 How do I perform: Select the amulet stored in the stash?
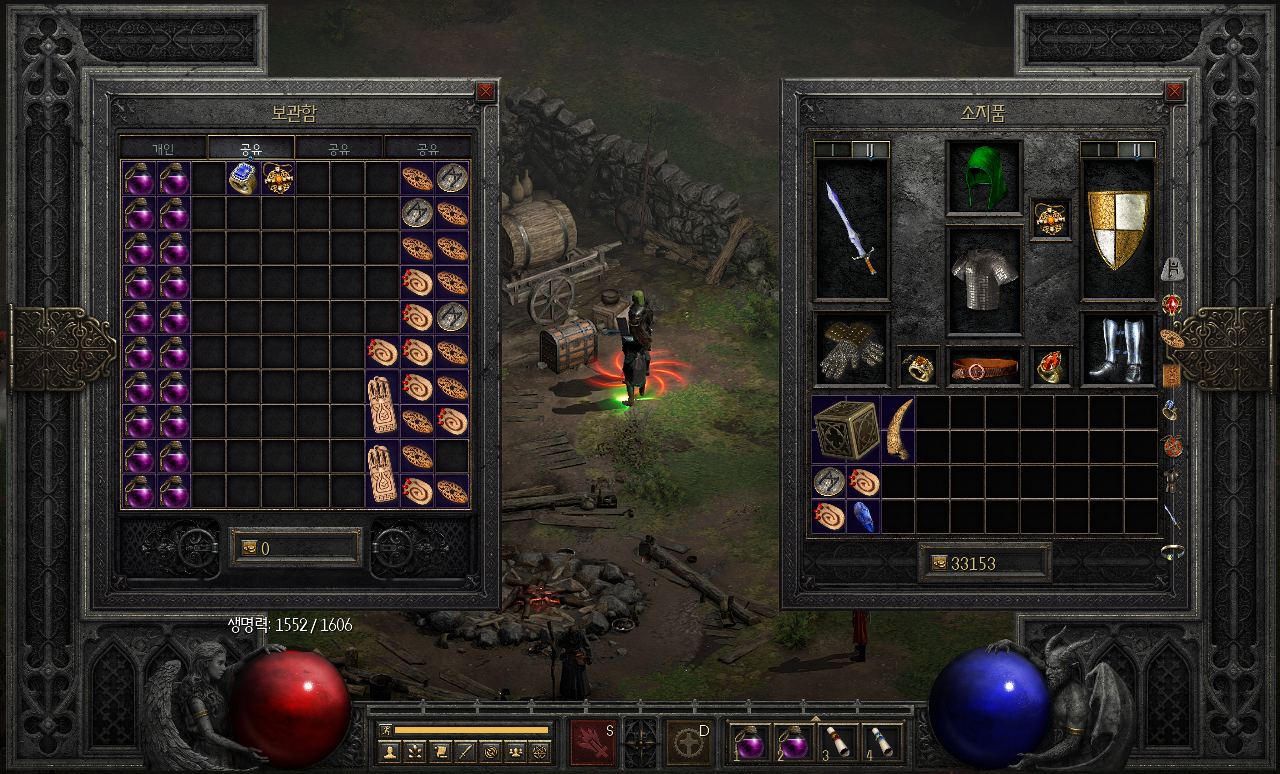[277, 178]
